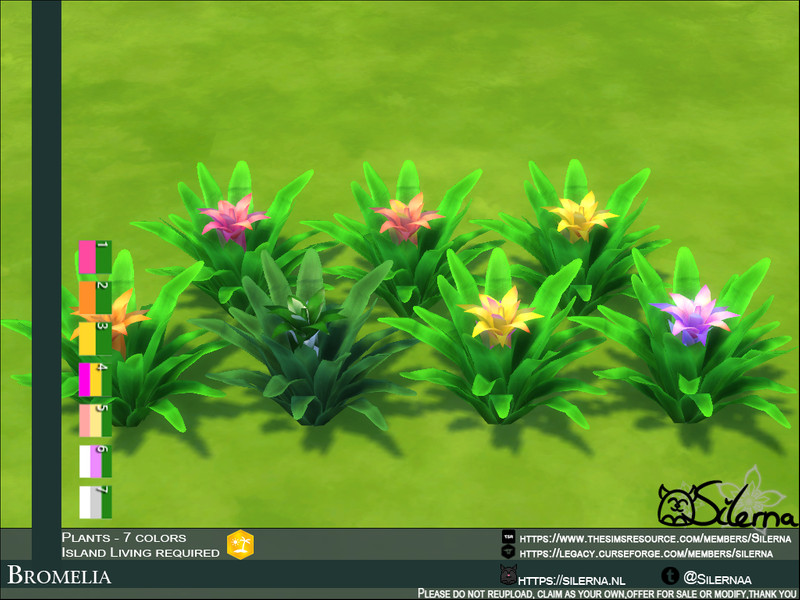The image size is (800, 600).
Task: Pick the yellow swatch numbered 3
Action: point(95,338)
